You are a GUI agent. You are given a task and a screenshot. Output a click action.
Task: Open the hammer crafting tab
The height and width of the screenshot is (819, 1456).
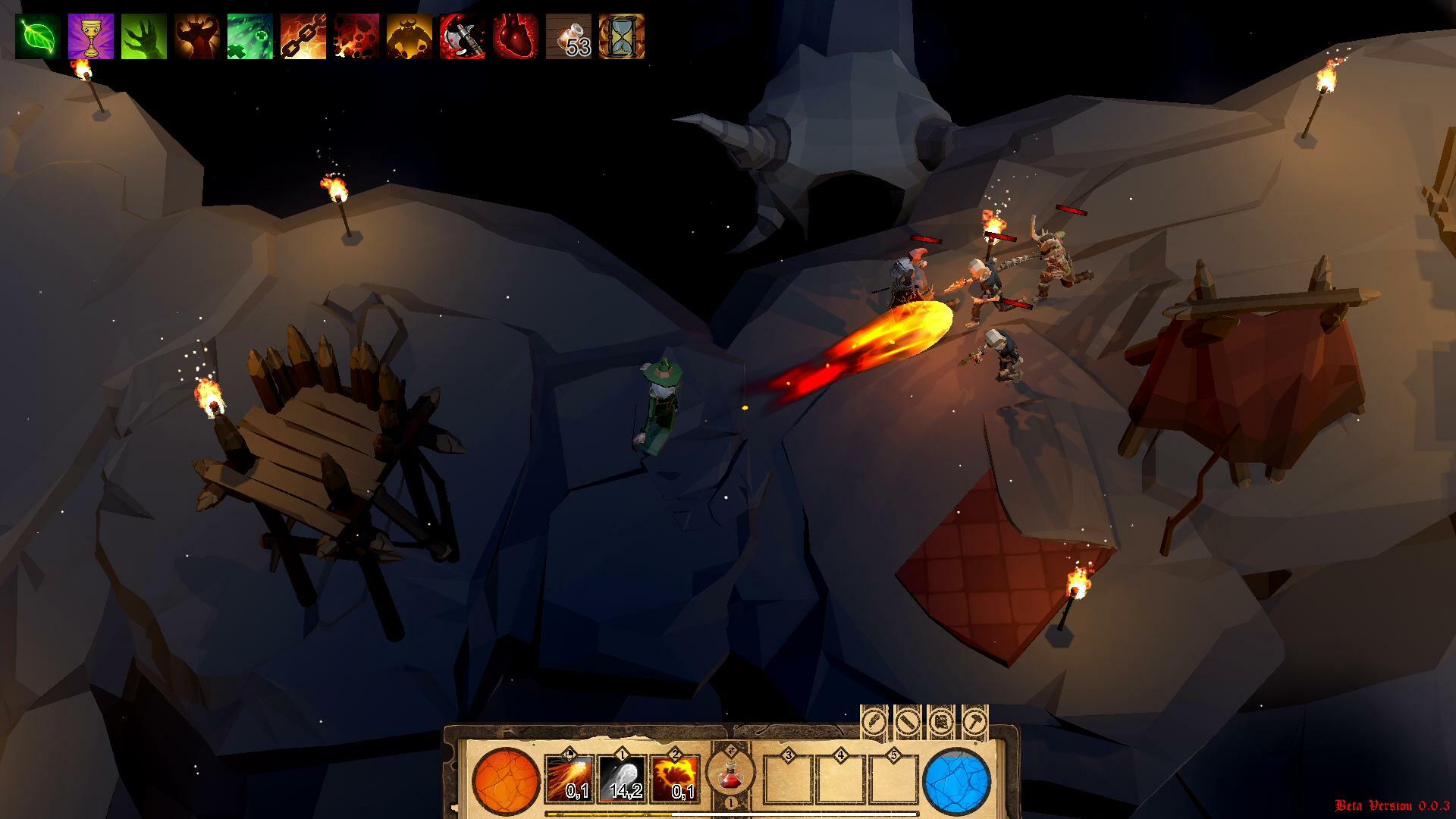pyautogui.click(x=974, y=722)
